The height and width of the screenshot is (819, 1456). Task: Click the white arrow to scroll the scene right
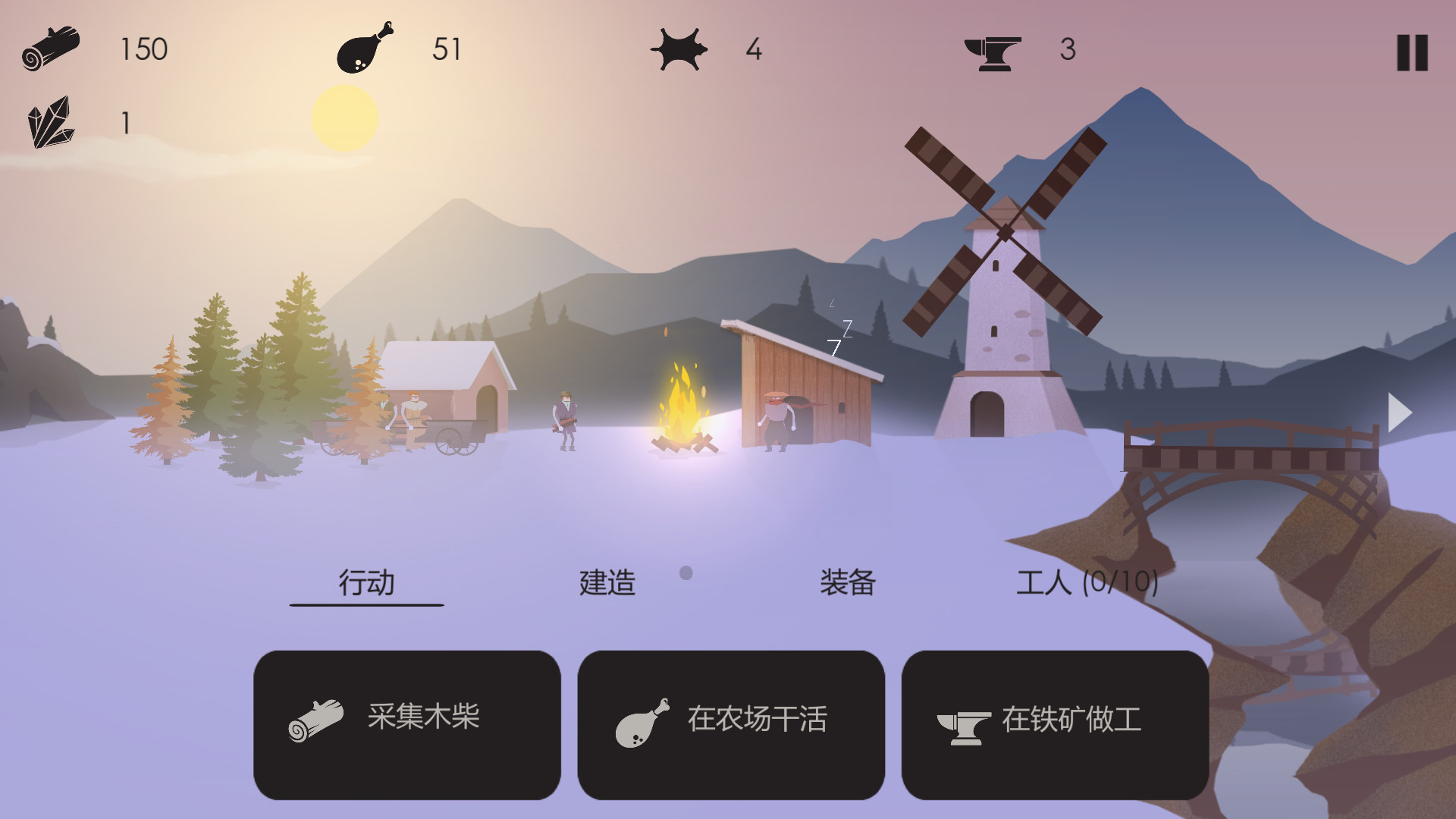click(x=1399, y=413)
